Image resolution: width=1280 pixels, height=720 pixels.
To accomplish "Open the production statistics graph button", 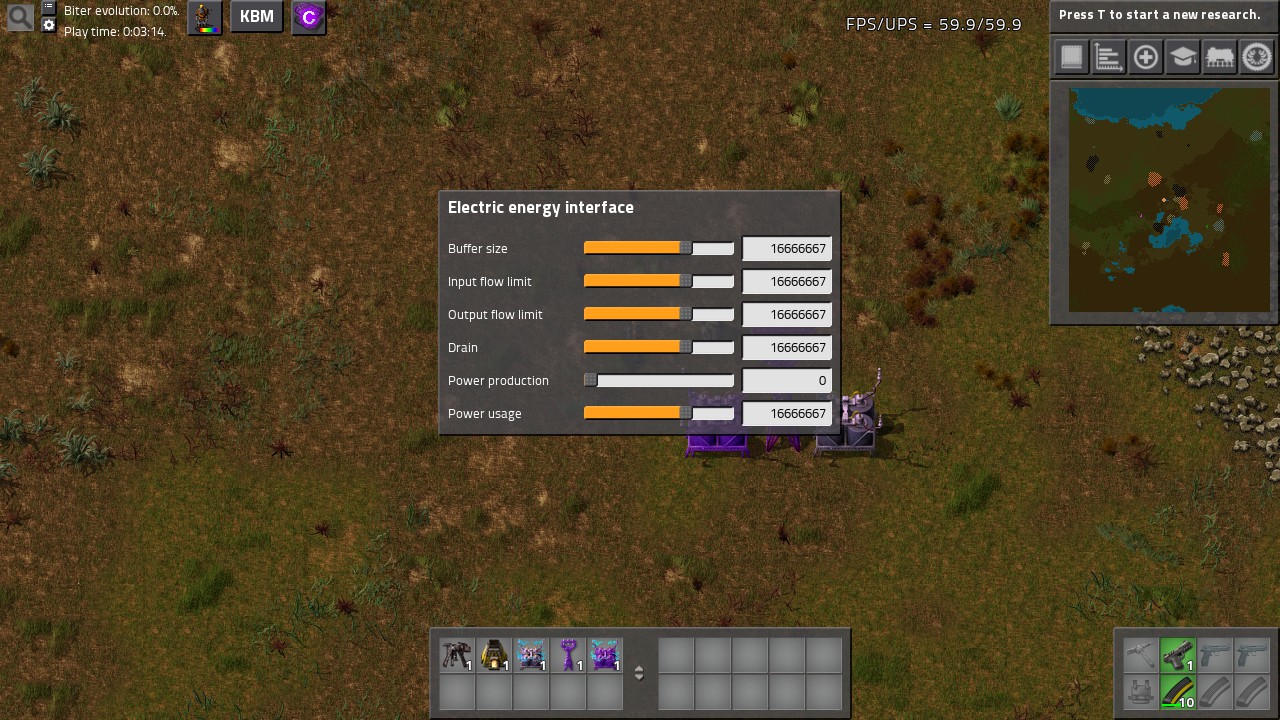I will pos(1108,57).
